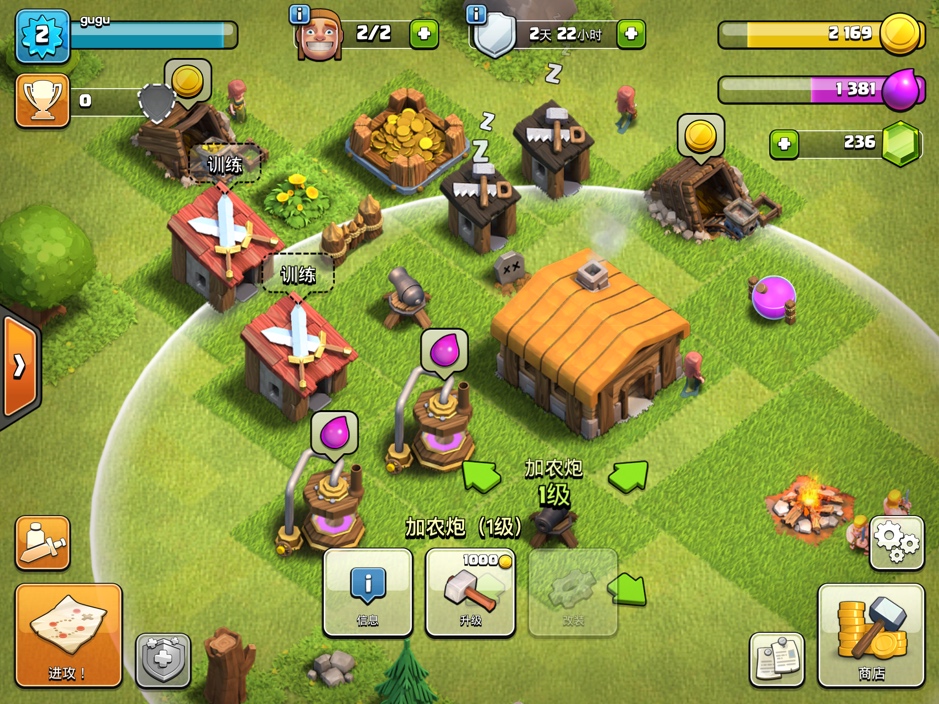Buy gems using the green plus button
This screenshot has height=704, width=939.
(784, 144)
